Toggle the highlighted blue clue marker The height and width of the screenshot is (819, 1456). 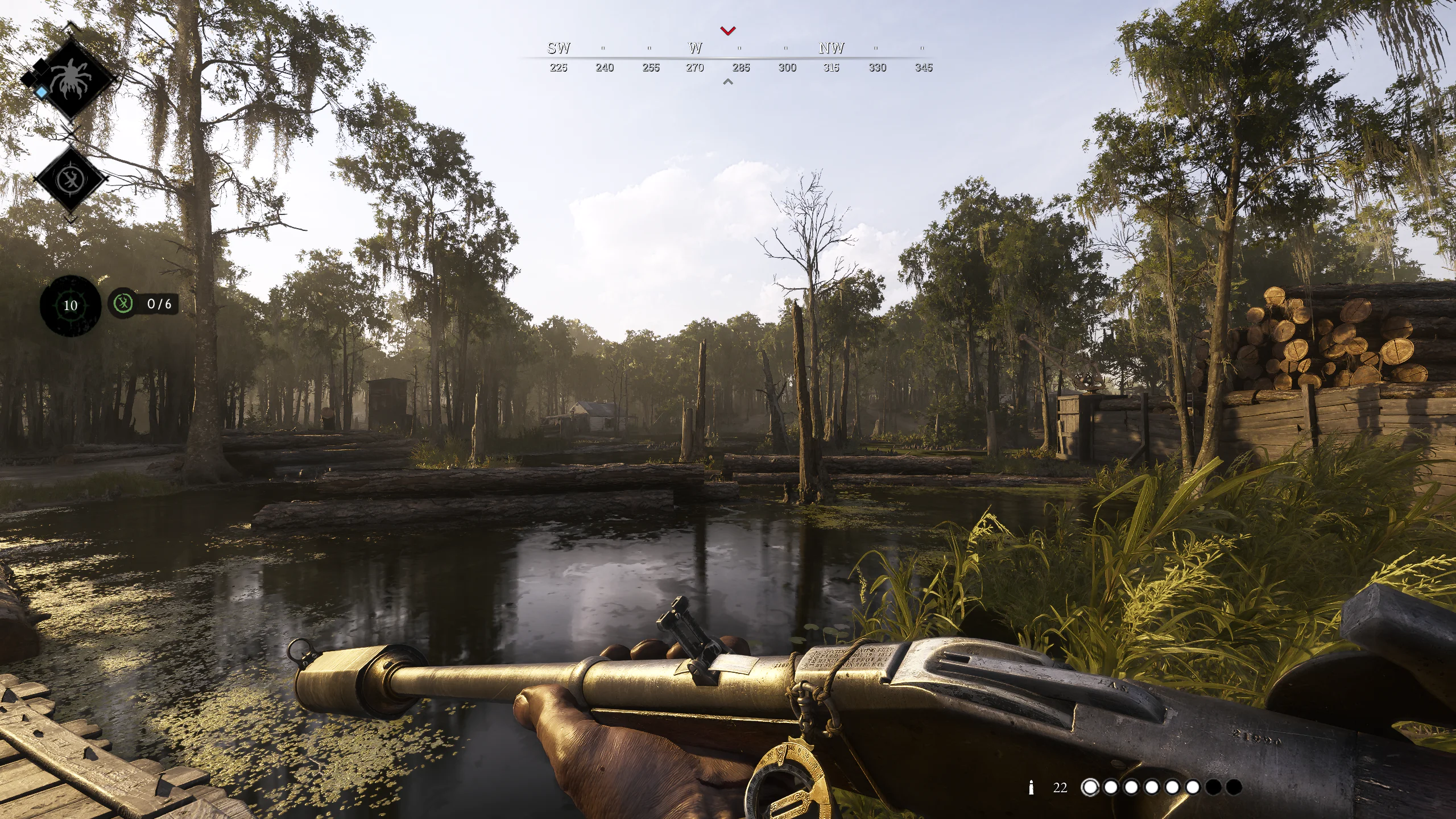41,92
